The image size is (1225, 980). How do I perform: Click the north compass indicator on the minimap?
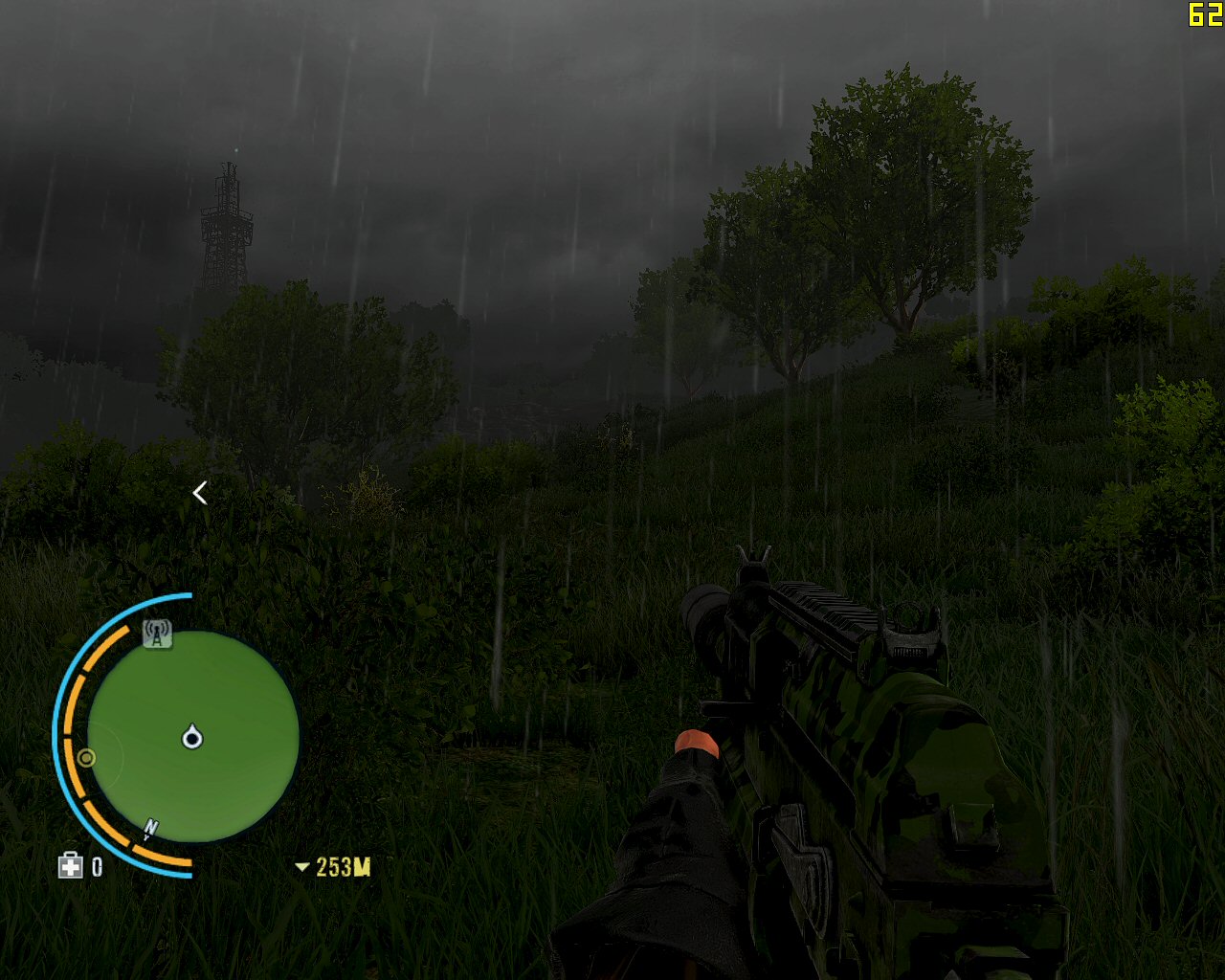(x=150, y=828)
